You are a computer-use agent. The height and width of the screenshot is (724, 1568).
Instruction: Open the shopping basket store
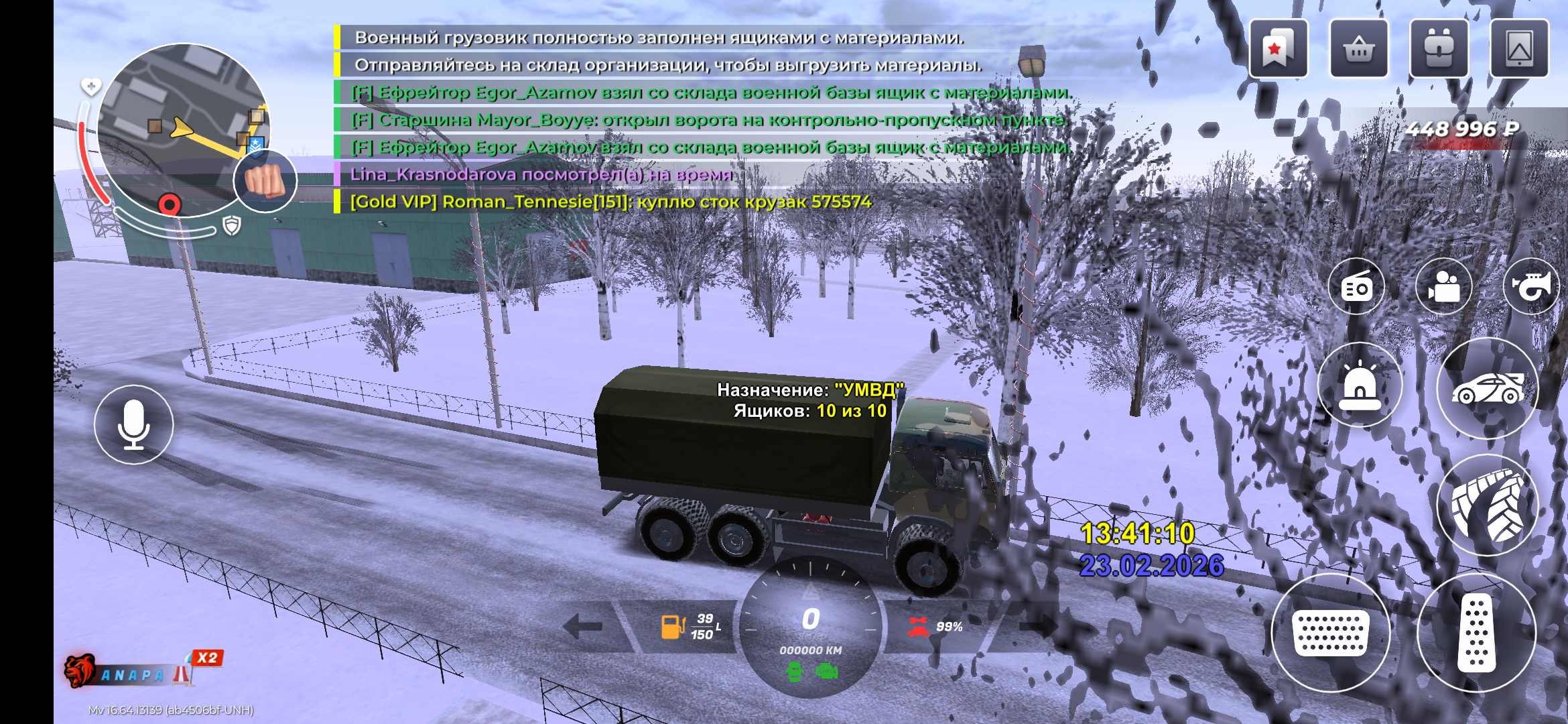click(x=1358, y=49)
